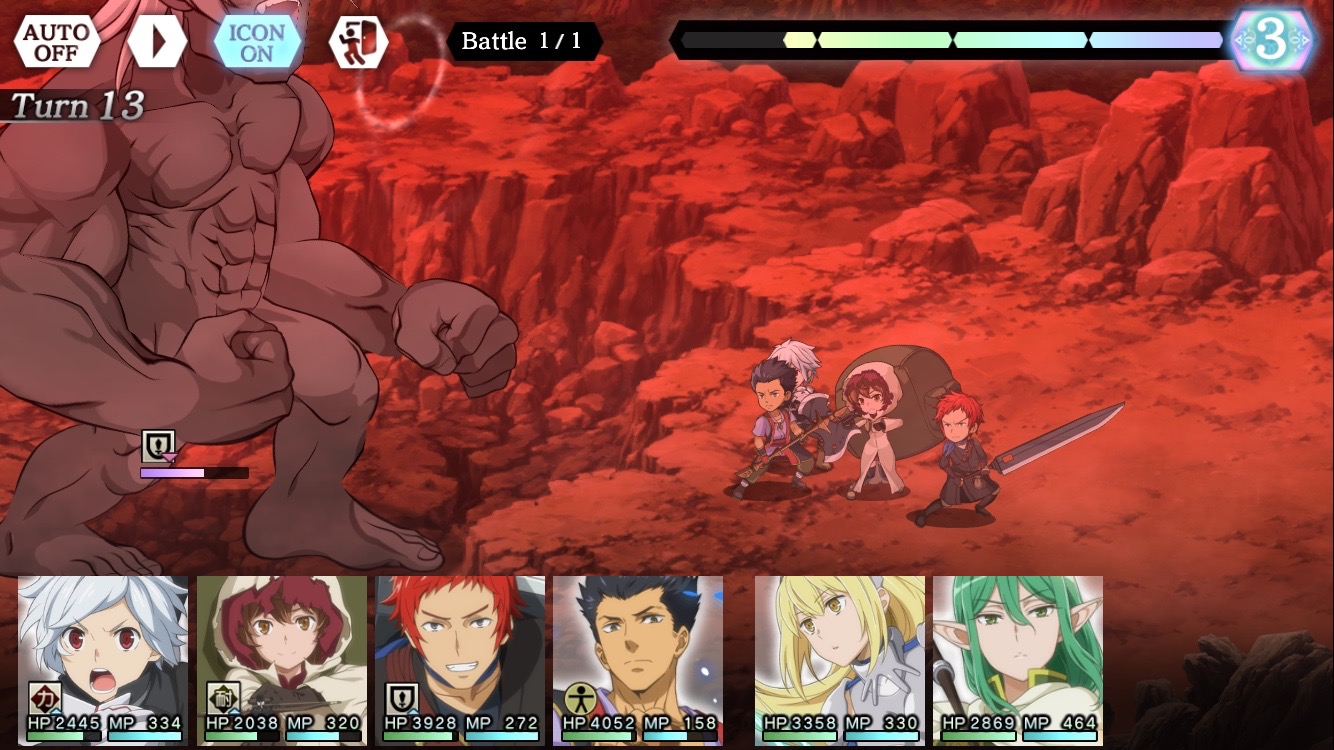Toggle the AUTO OFF button

click(57, 41)
